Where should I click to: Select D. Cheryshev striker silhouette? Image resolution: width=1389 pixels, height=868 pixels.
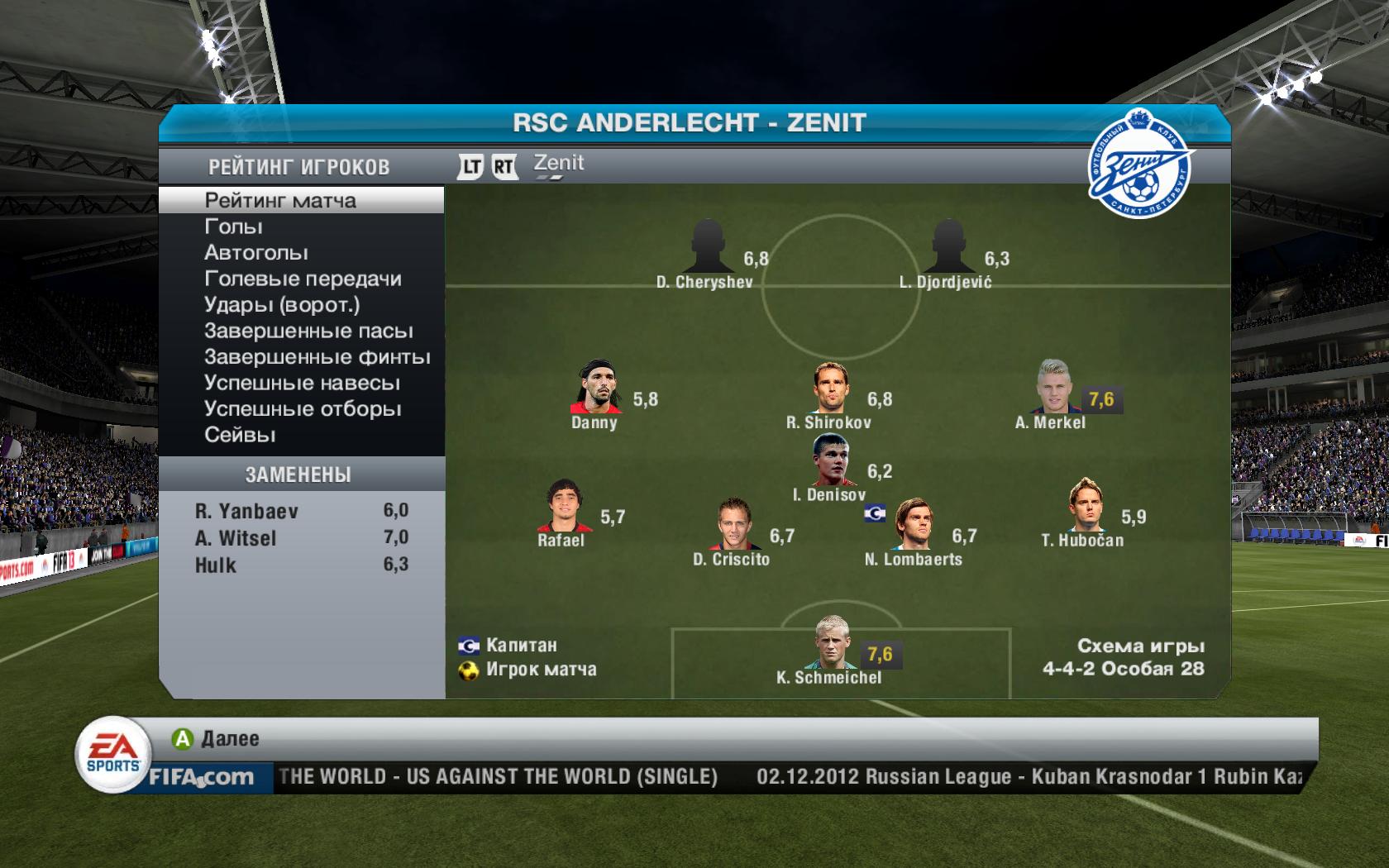(707, 246)
